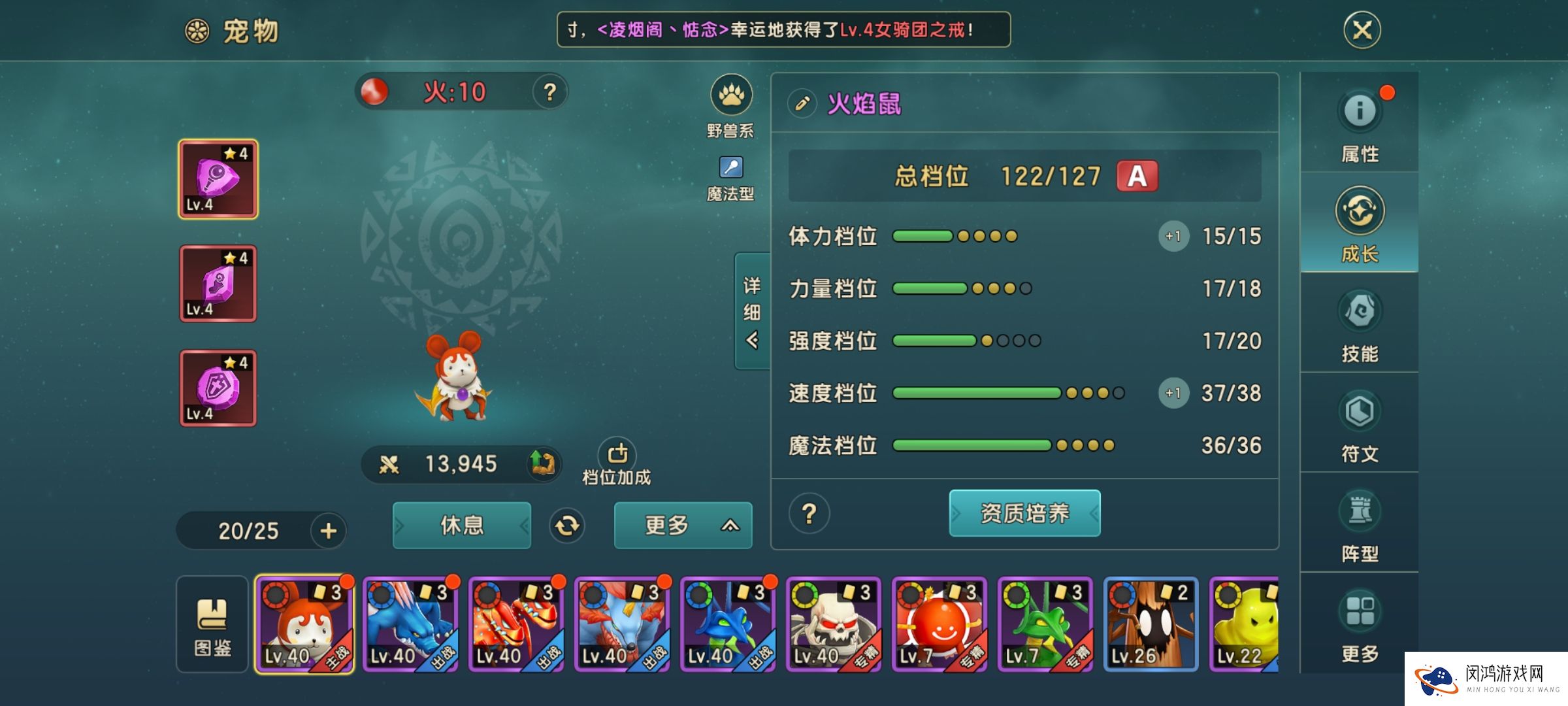Click the +1 button on 体力档位
The width and height of the screenshot is (1568, 706).
tap(1173, 236)
